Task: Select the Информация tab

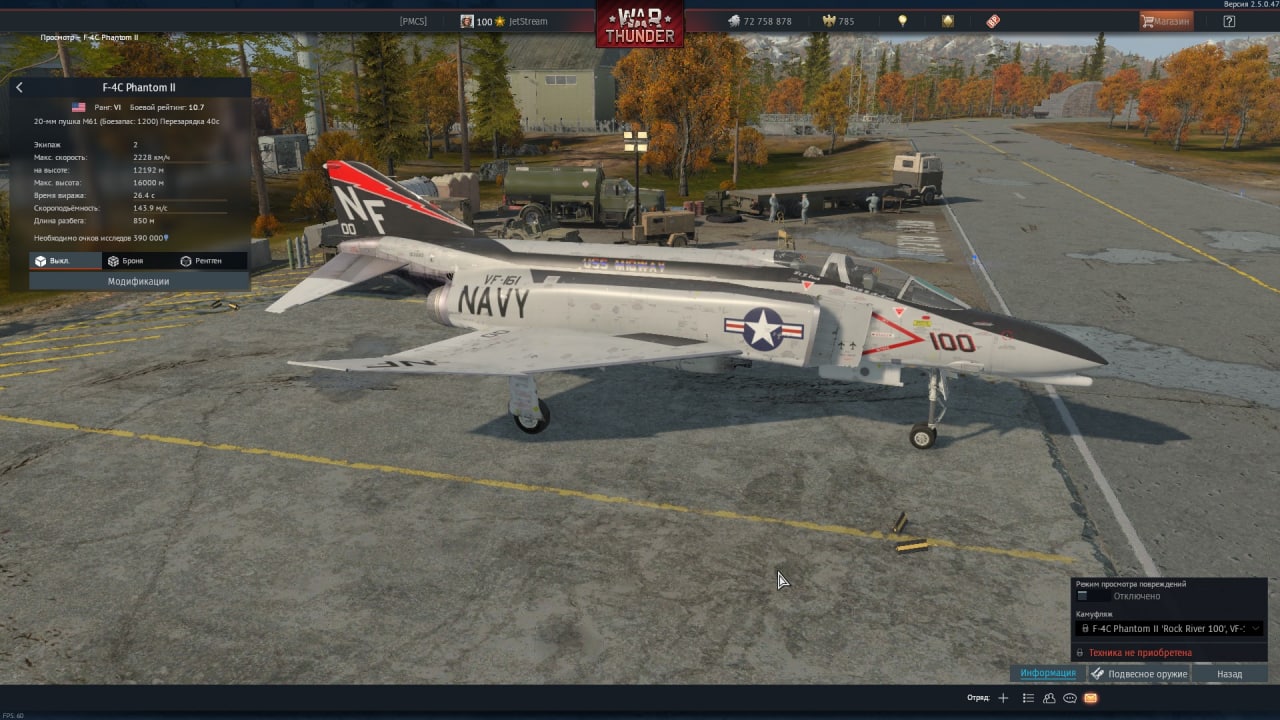Action: pyautogui.click(x=1048, y=674)
